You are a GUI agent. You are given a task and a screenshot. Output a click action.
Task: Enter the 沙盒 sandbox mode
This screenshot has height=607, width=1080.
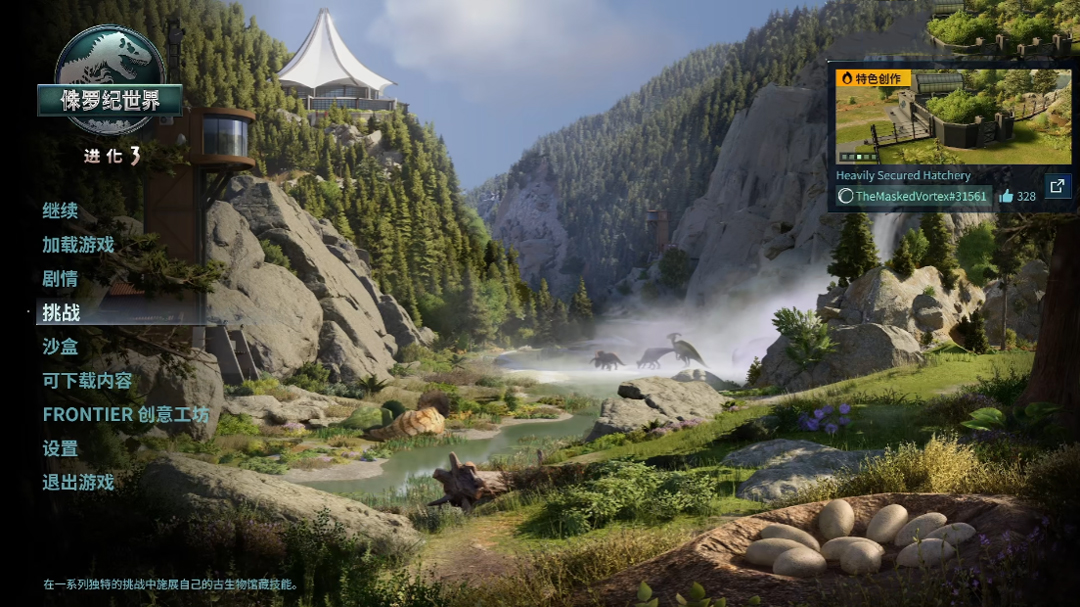point(60,347)
